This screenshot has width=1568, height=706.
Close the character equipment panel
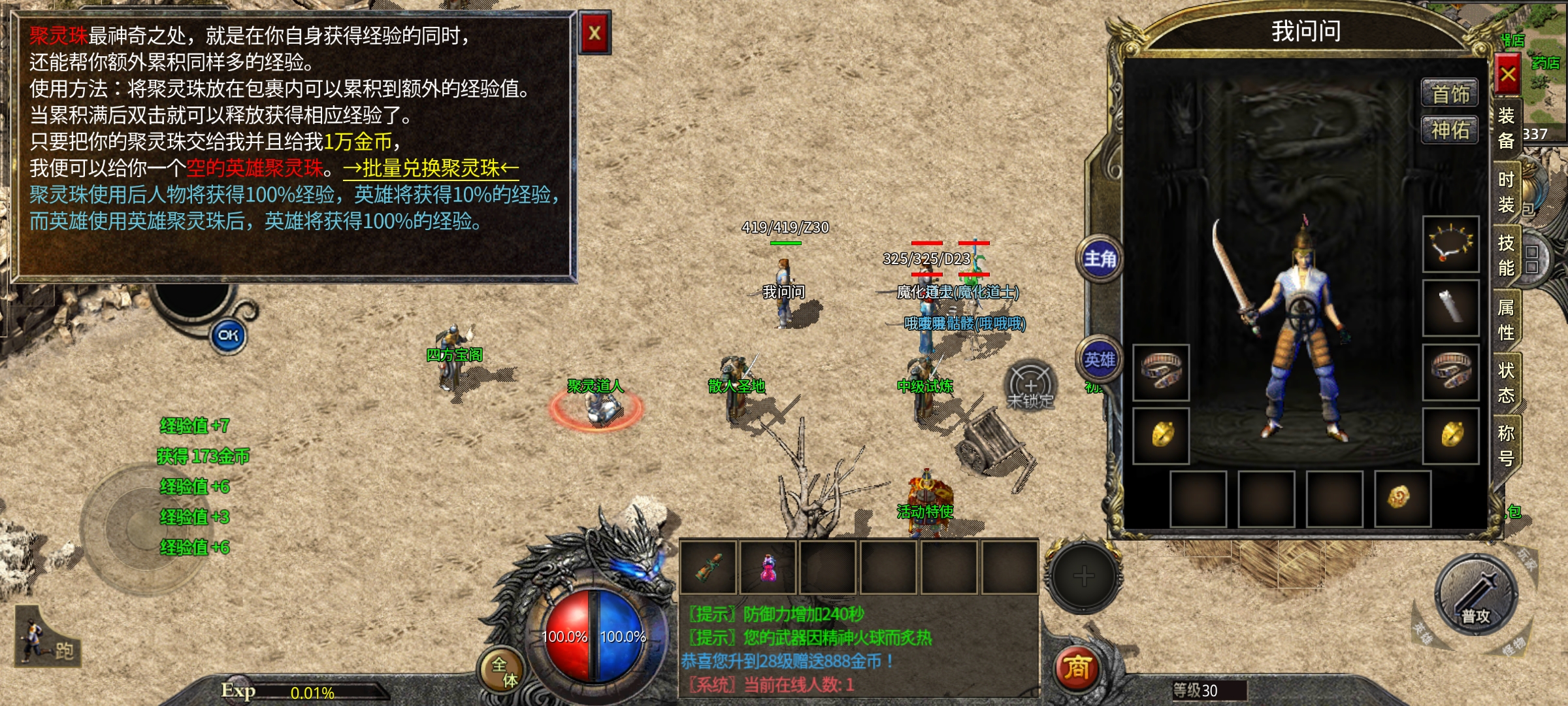coord(1507,75)
